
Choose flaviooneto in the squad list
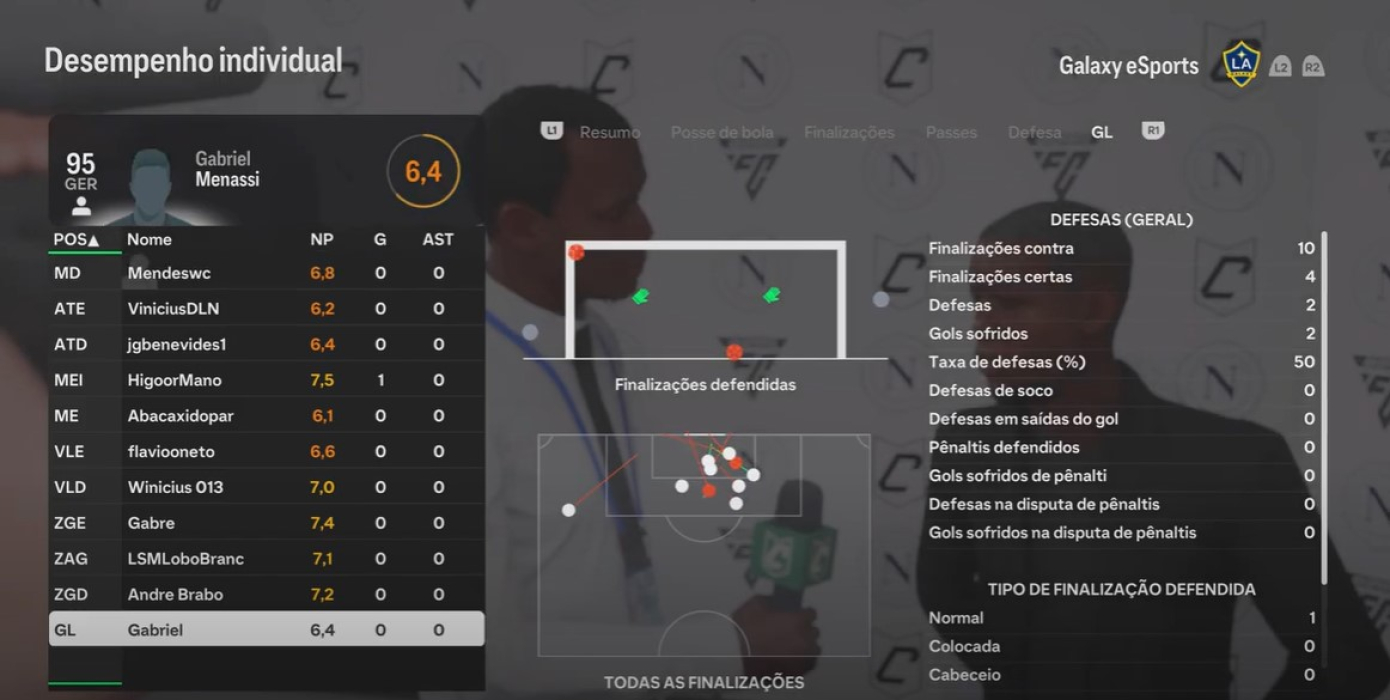coord(266,452)
